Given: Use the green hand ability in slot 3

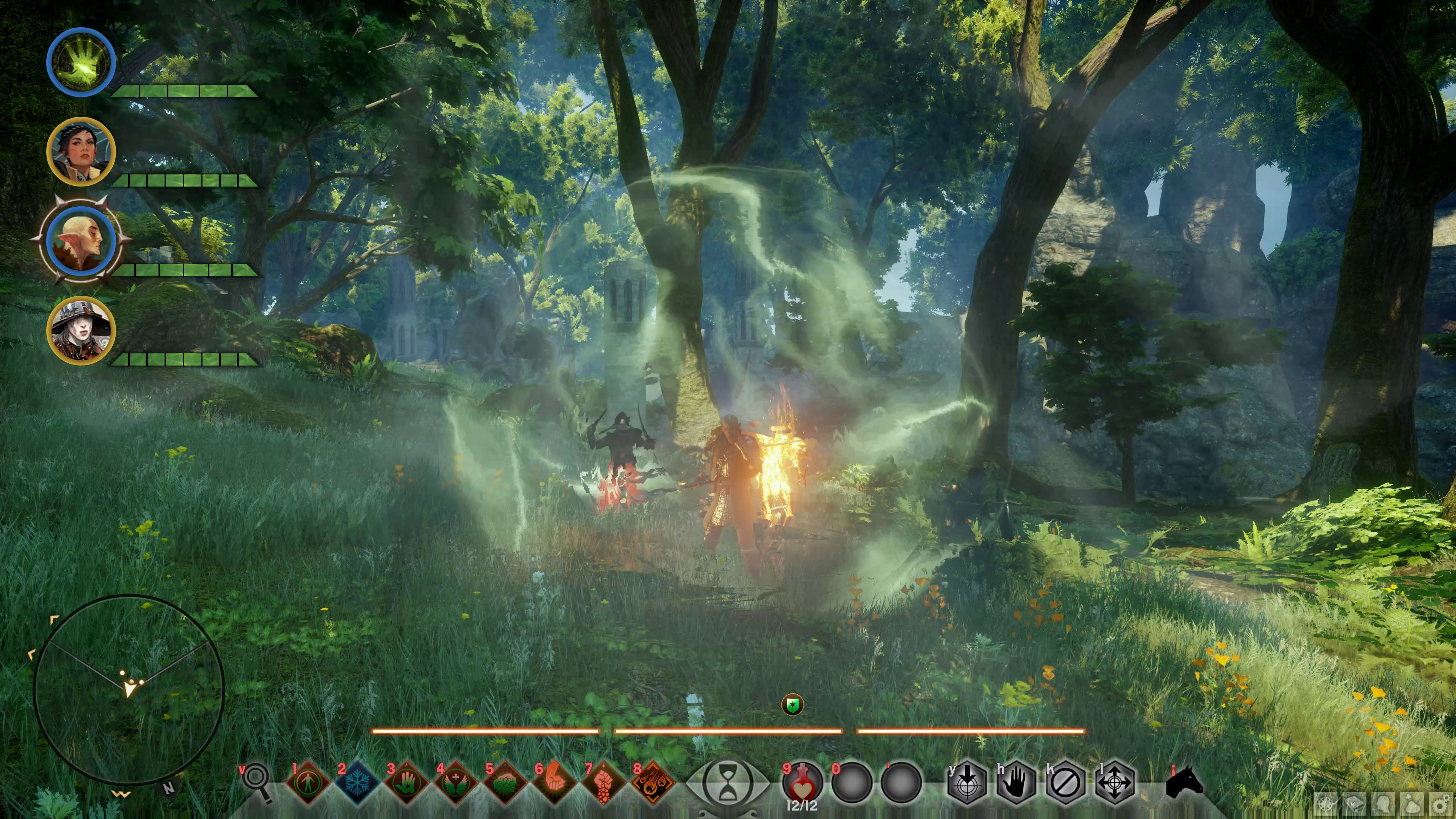Looking at the screenshot, I should pos(406,783).
